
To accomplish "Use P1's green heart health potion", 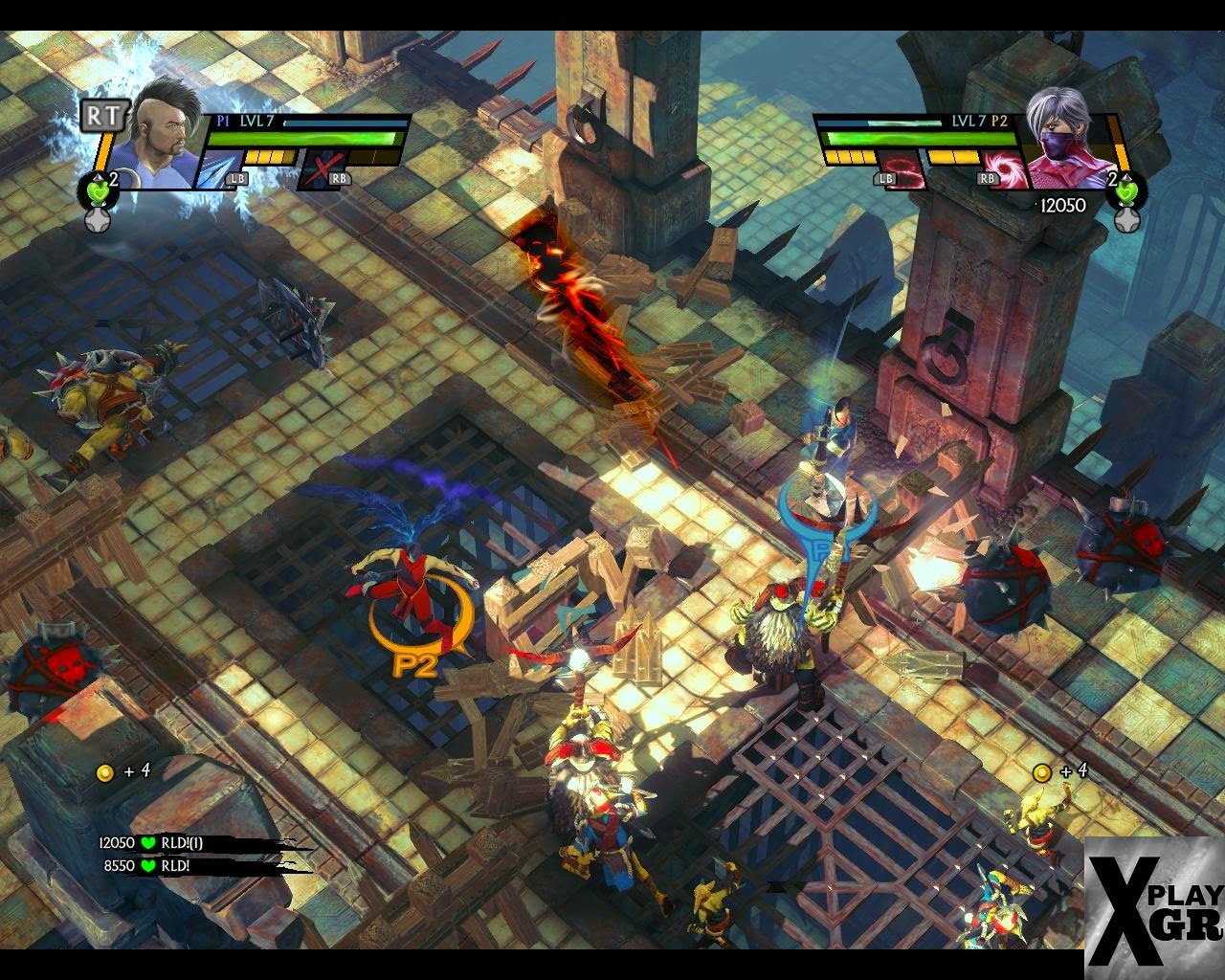I will pos(95,189).
